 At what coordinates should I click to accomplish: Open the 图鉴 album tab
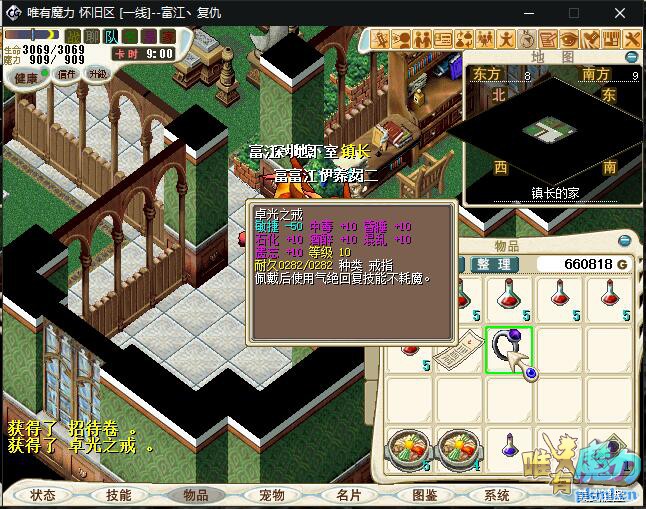click(424, 495)
